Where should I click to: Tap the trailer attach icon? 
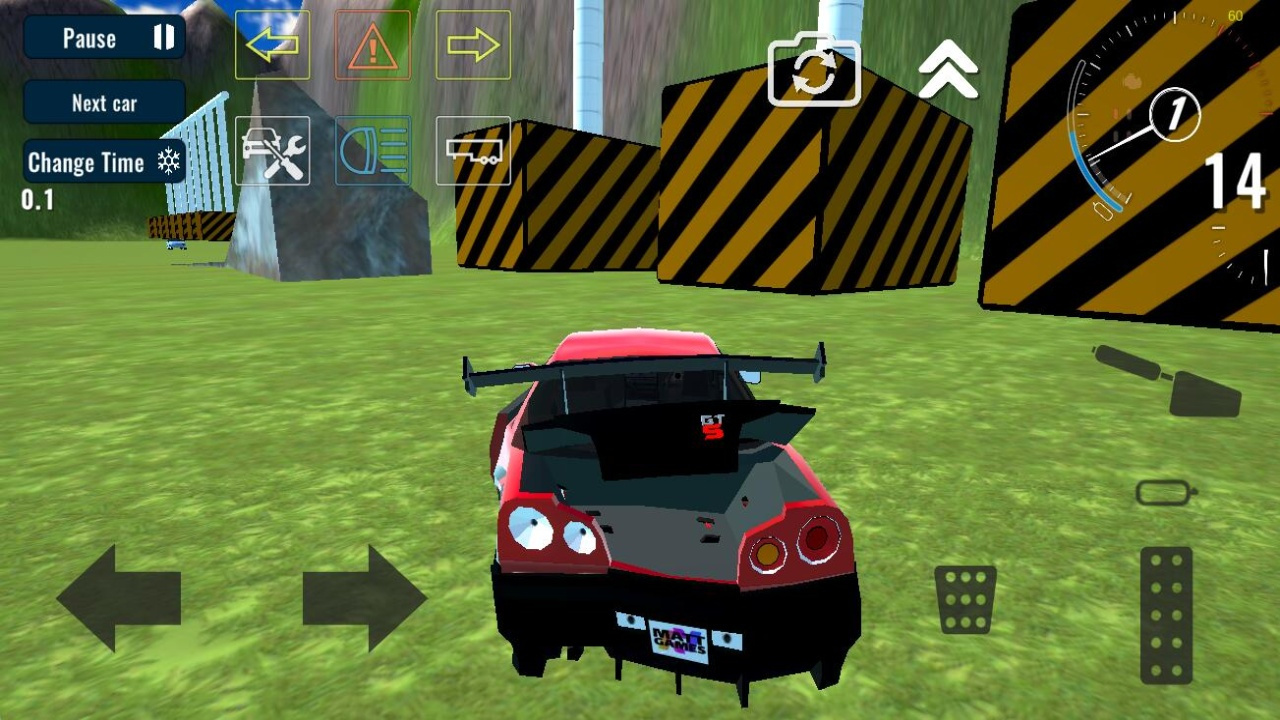(x=473, y=151)
